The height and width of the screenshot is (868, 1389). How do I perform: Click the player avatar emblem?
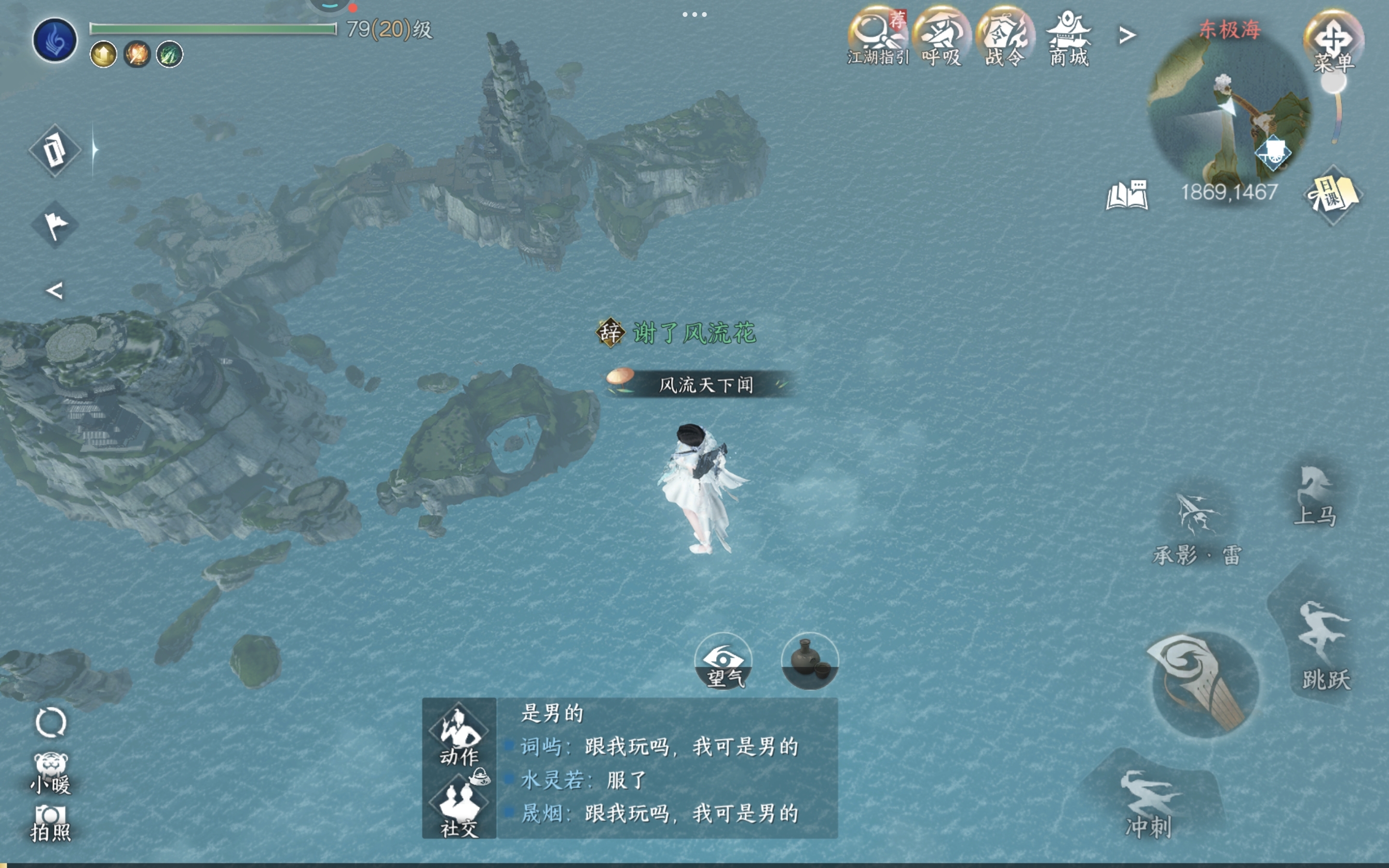click(55, 40)
